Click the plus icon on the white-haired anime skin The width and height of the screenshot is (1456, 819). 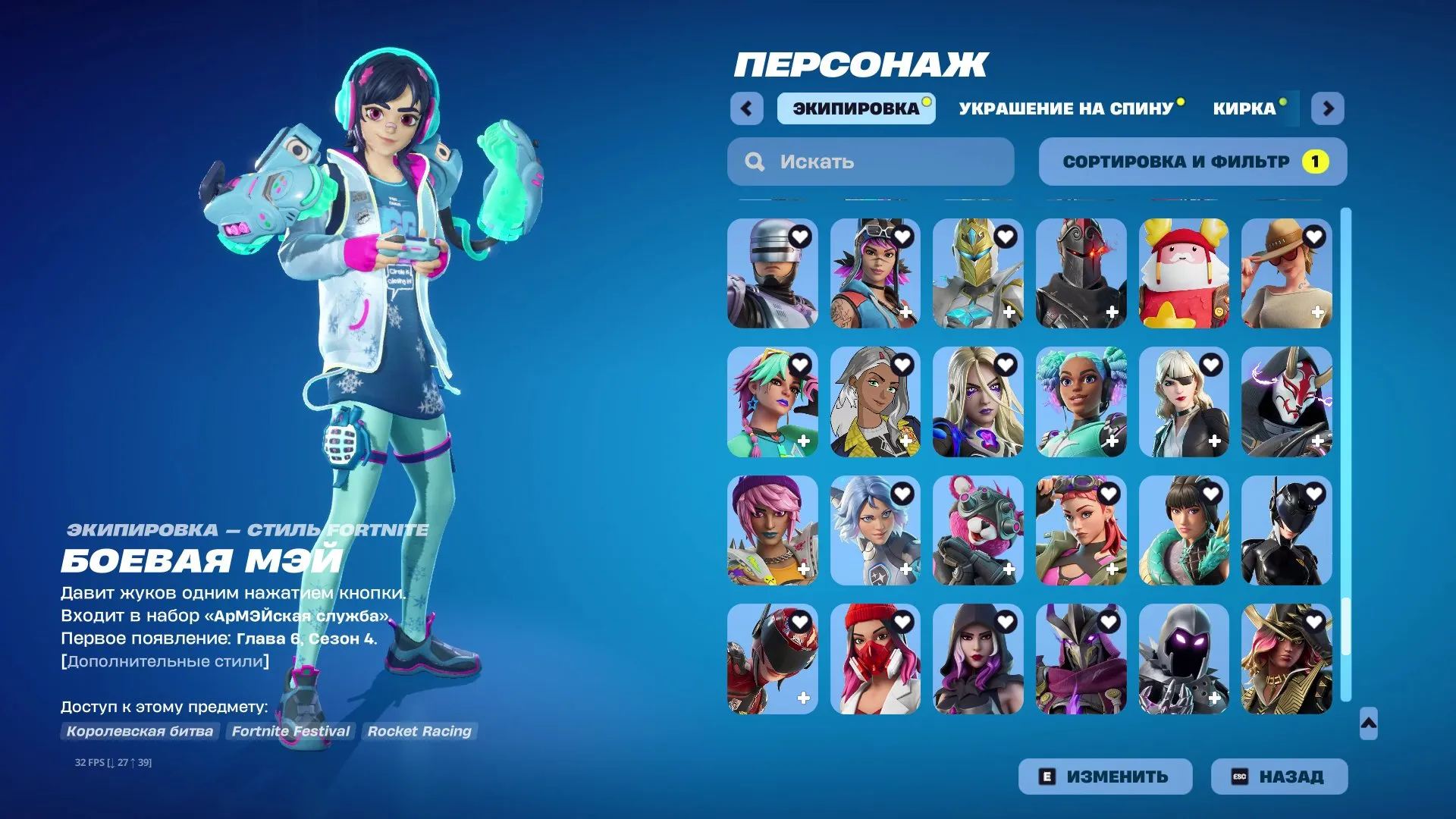pos(907,440)
